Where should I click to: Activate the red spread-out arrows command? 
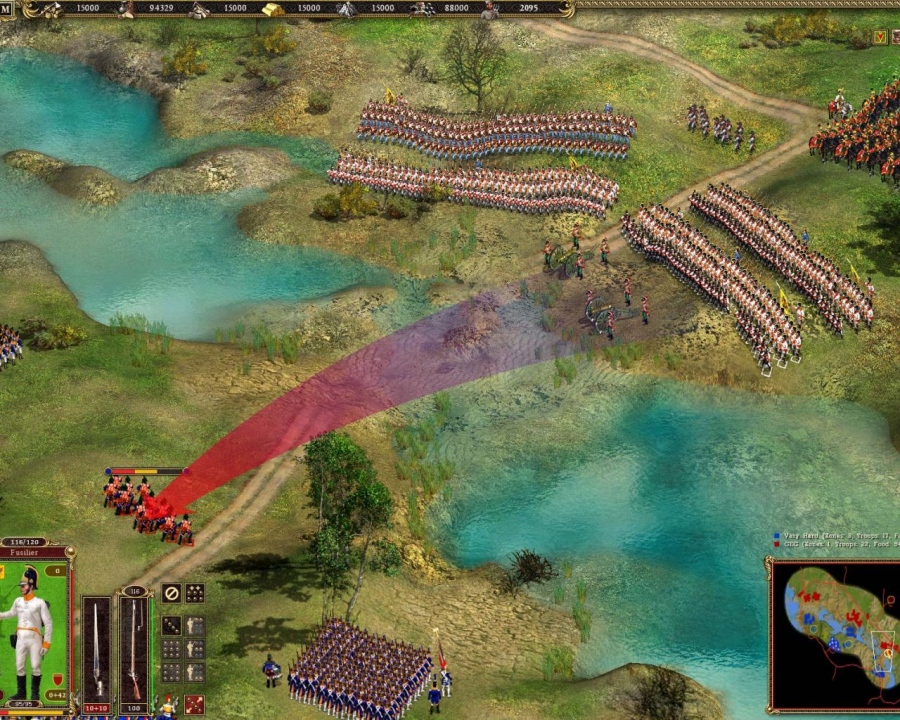[194, 704]
